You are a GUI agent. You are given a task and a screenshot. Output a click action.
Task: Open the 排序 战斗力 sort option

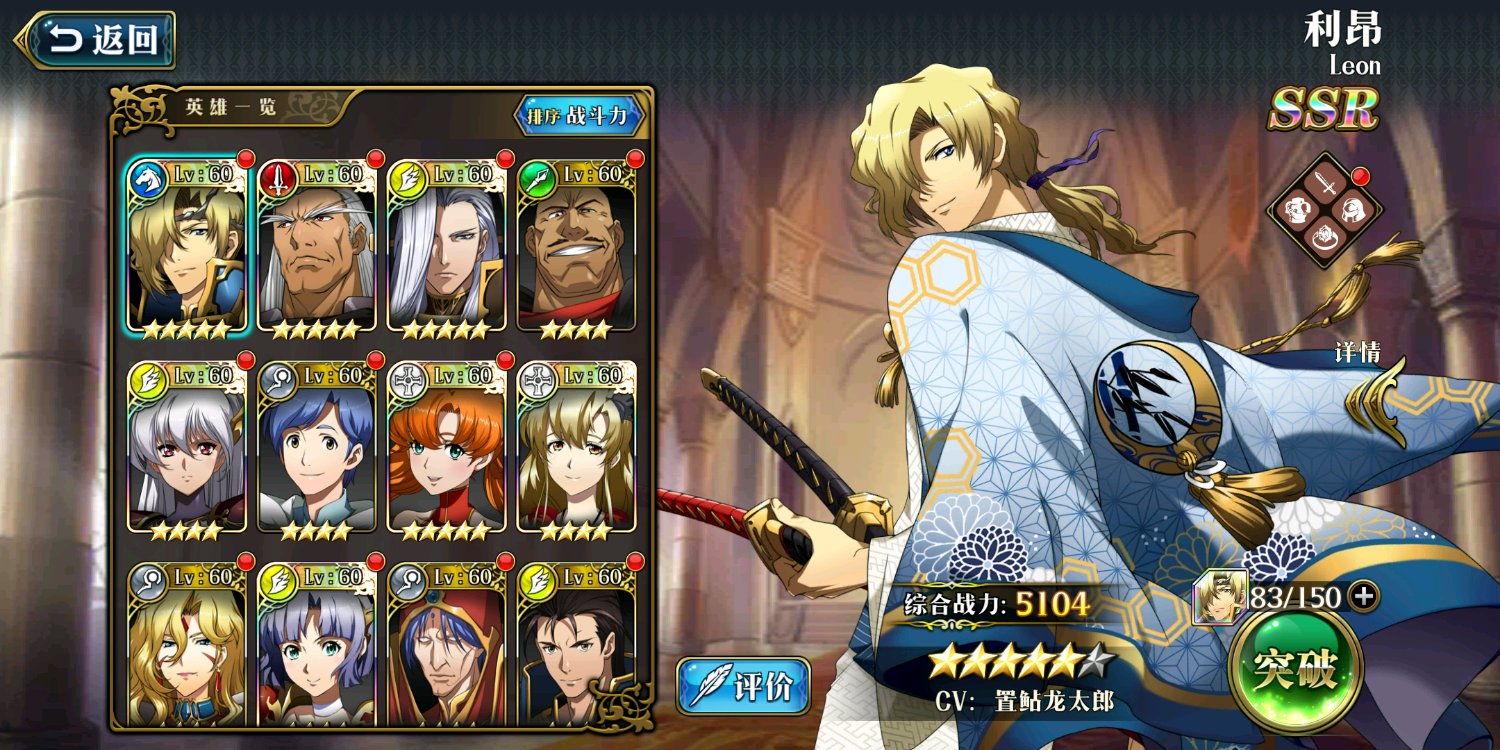click(x=579, y=116)
